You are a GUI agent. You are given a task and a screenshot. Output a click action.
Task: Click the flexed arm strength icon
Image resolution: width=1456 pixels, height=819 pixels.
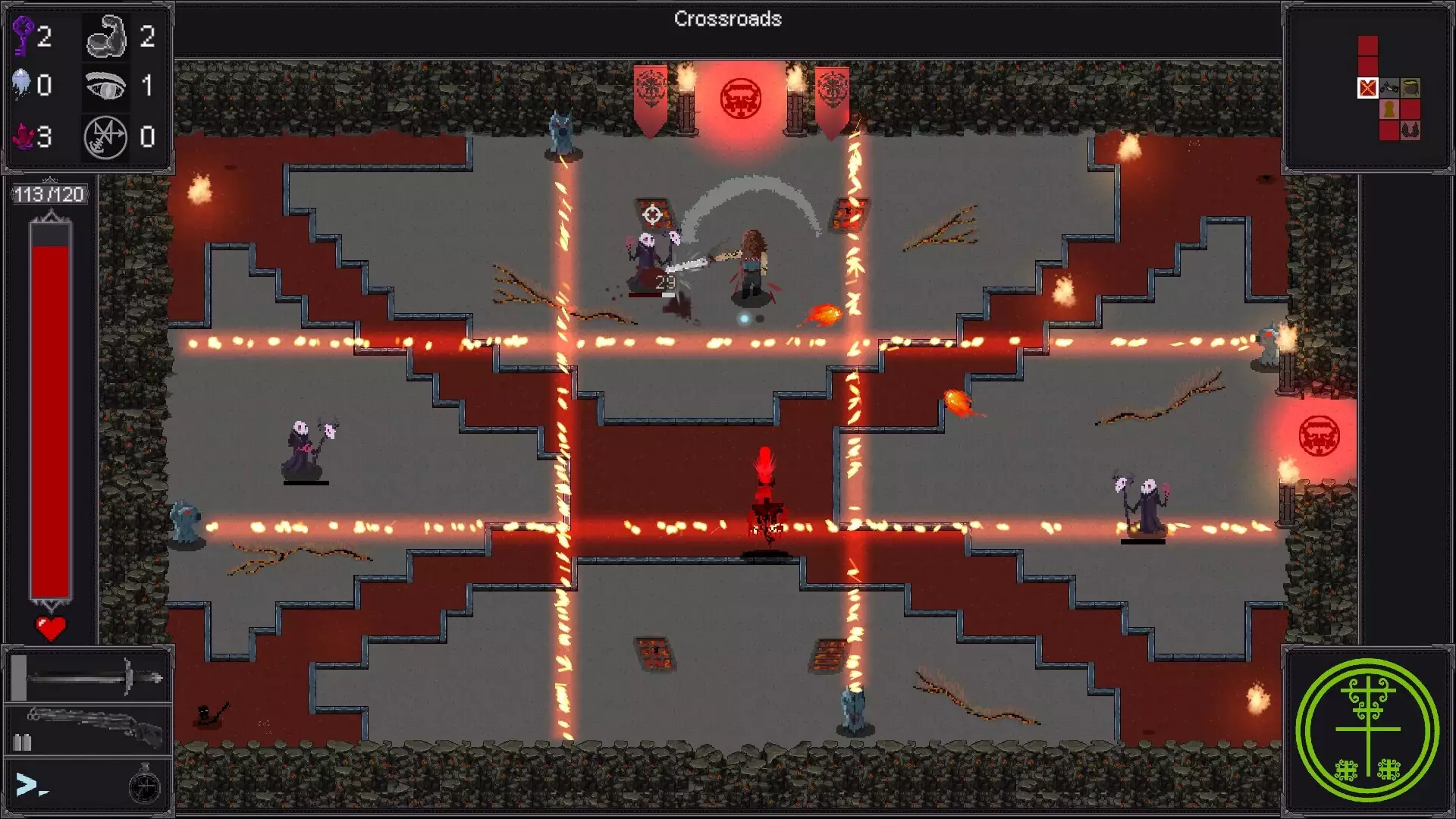point(105,36)
